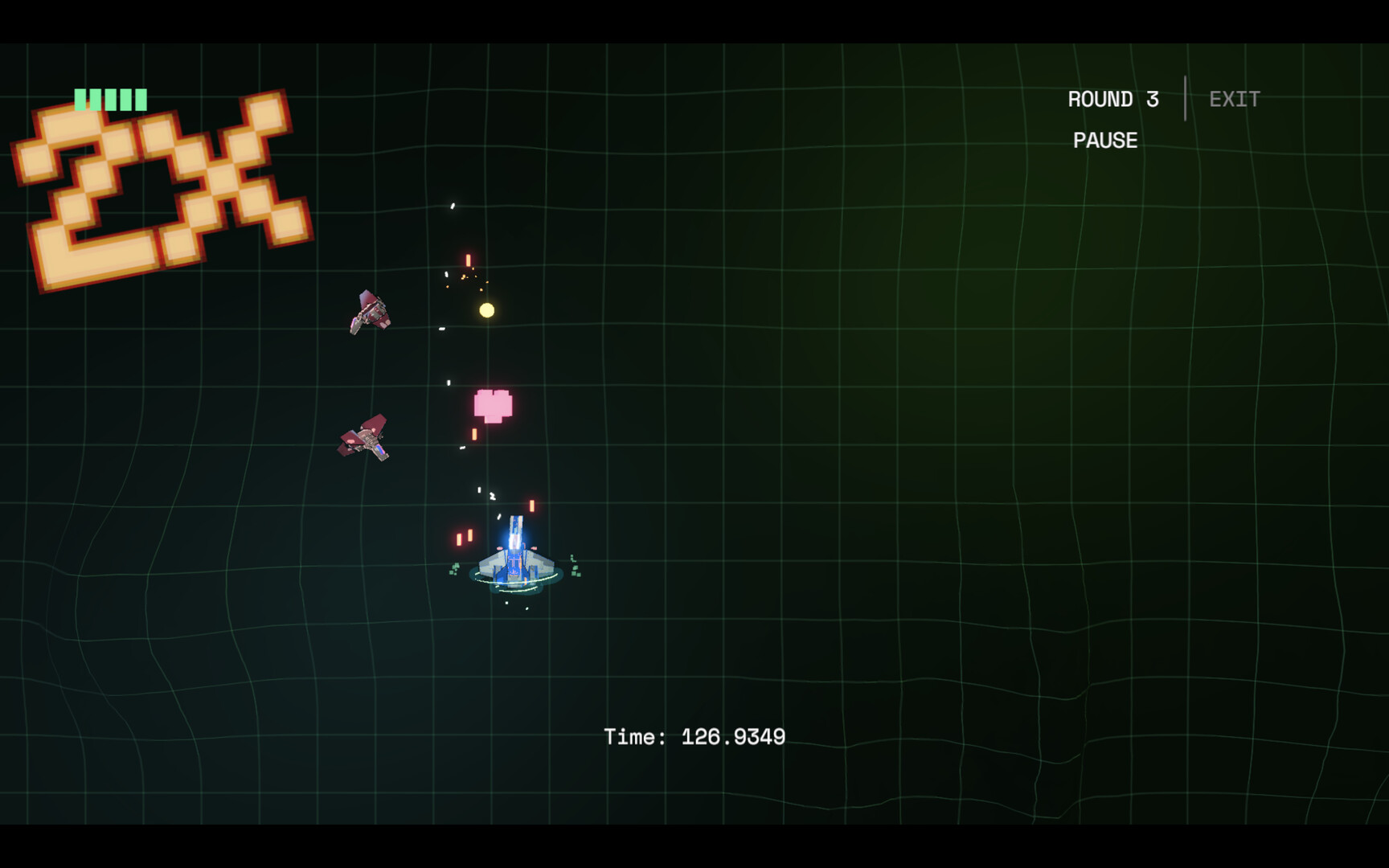Select the upper enemy fighter ship
Image resolution: width=1389 pixels, height=868 pixels.
(370, 312)
